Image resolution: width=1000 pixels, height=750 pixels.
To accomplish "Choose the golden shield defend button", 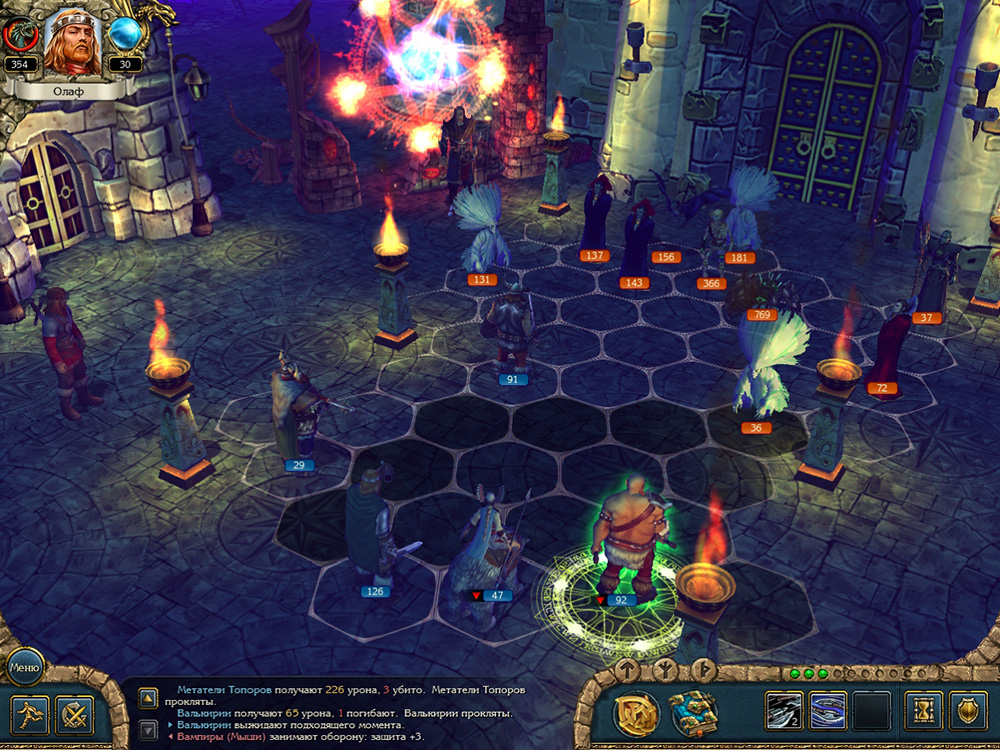I will tap(968, 711).
